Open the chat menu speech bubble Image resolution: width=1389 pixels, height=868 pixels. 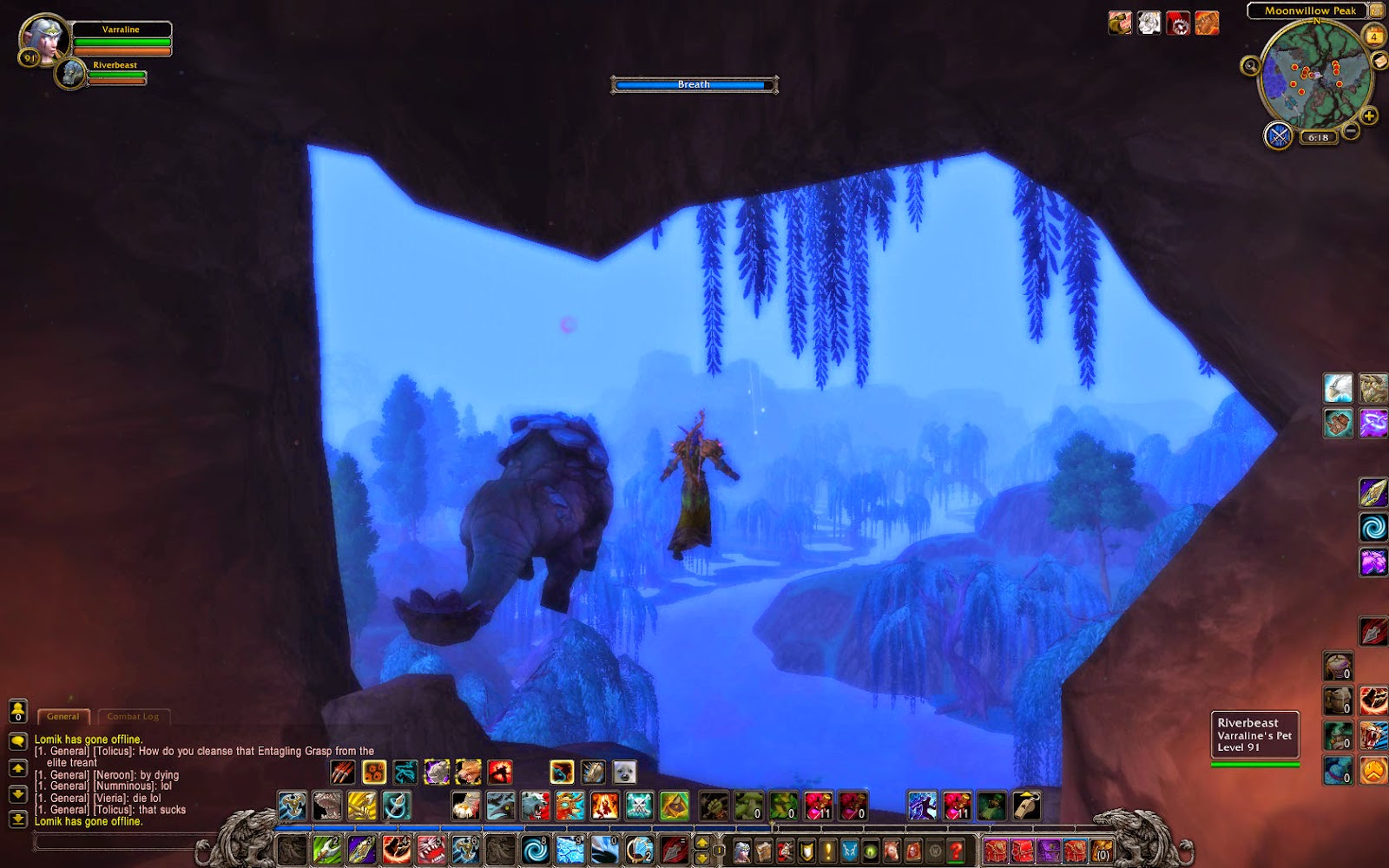[x=18, y=741]
